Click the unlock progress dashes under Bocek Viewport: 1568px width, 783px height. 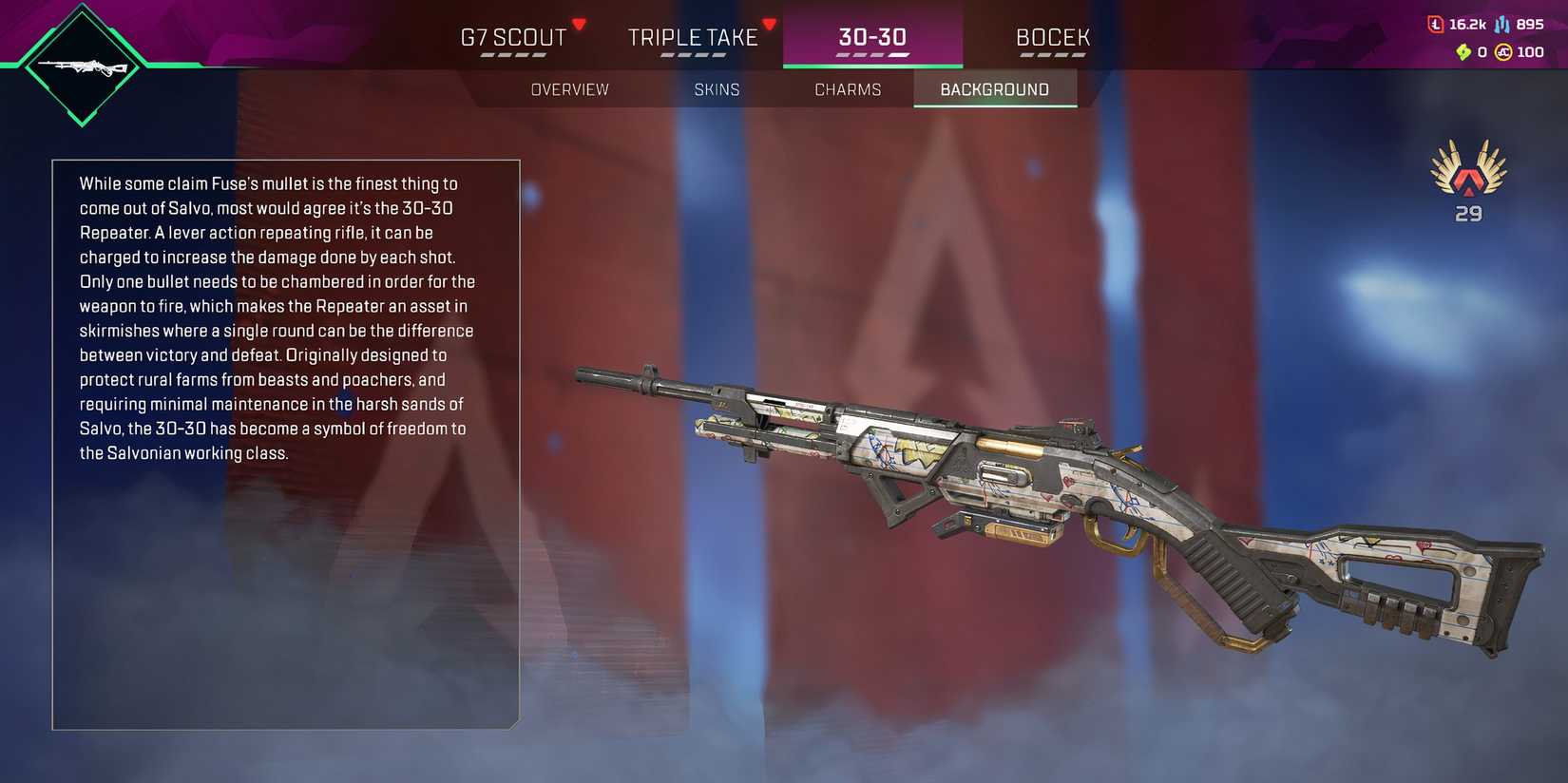point(1051,55)
